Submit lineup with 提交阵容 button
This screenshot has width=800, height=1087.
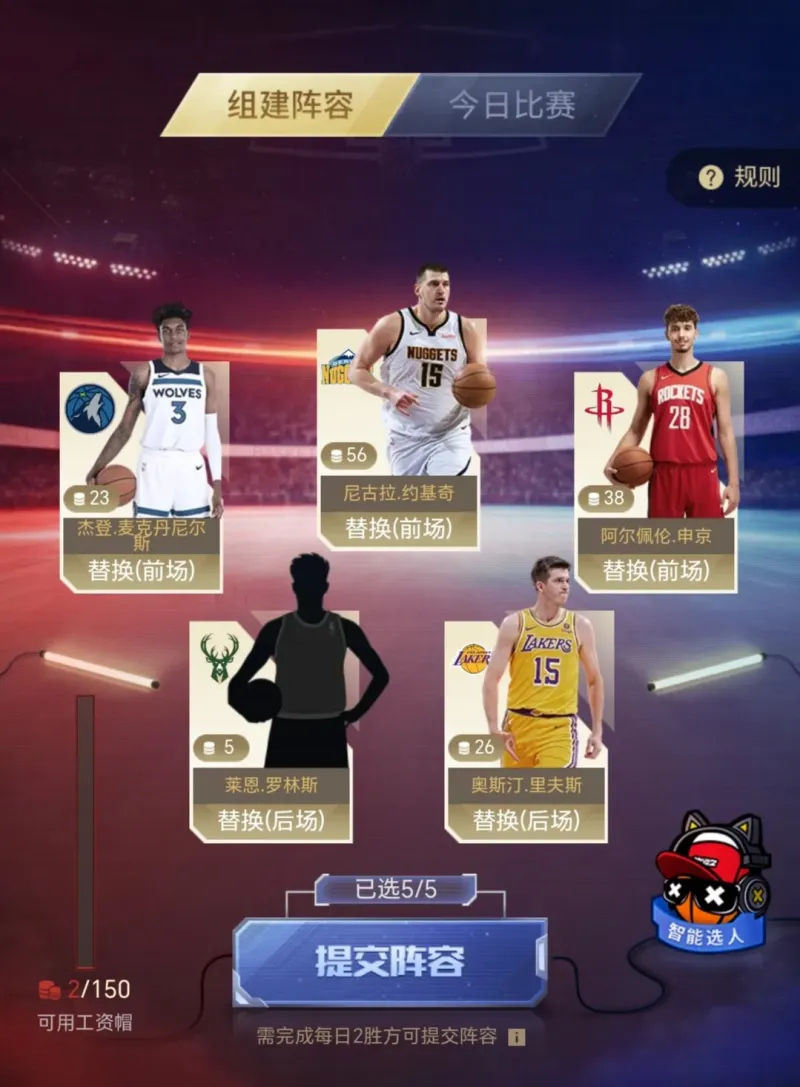[x=390, y=962]
